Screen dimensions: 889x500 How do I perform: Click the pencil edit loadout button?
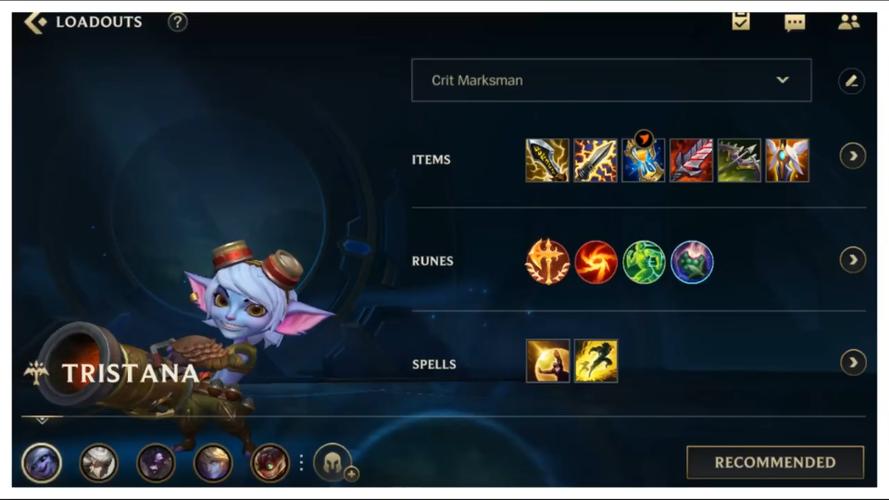pyautogui.click(x=851, y=81)
